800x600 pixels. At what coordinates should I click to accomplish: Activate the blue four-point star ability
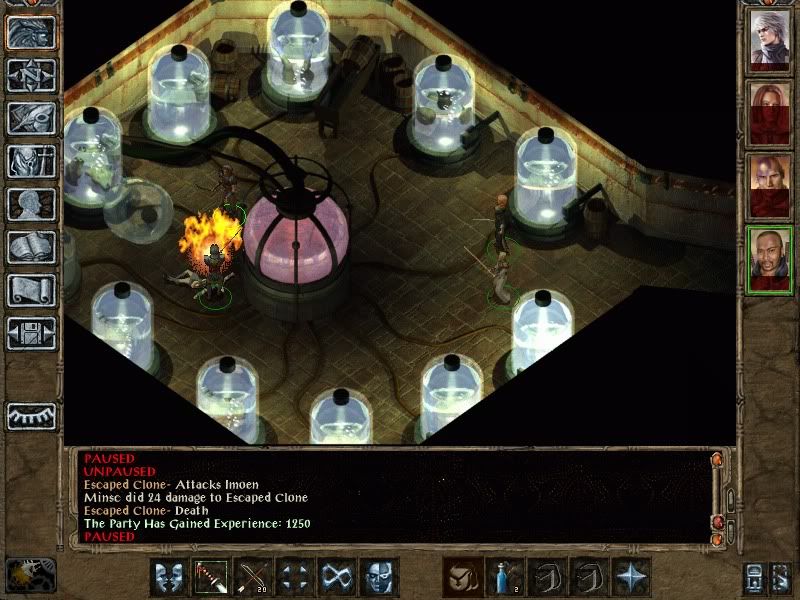[x=632, y=577]
